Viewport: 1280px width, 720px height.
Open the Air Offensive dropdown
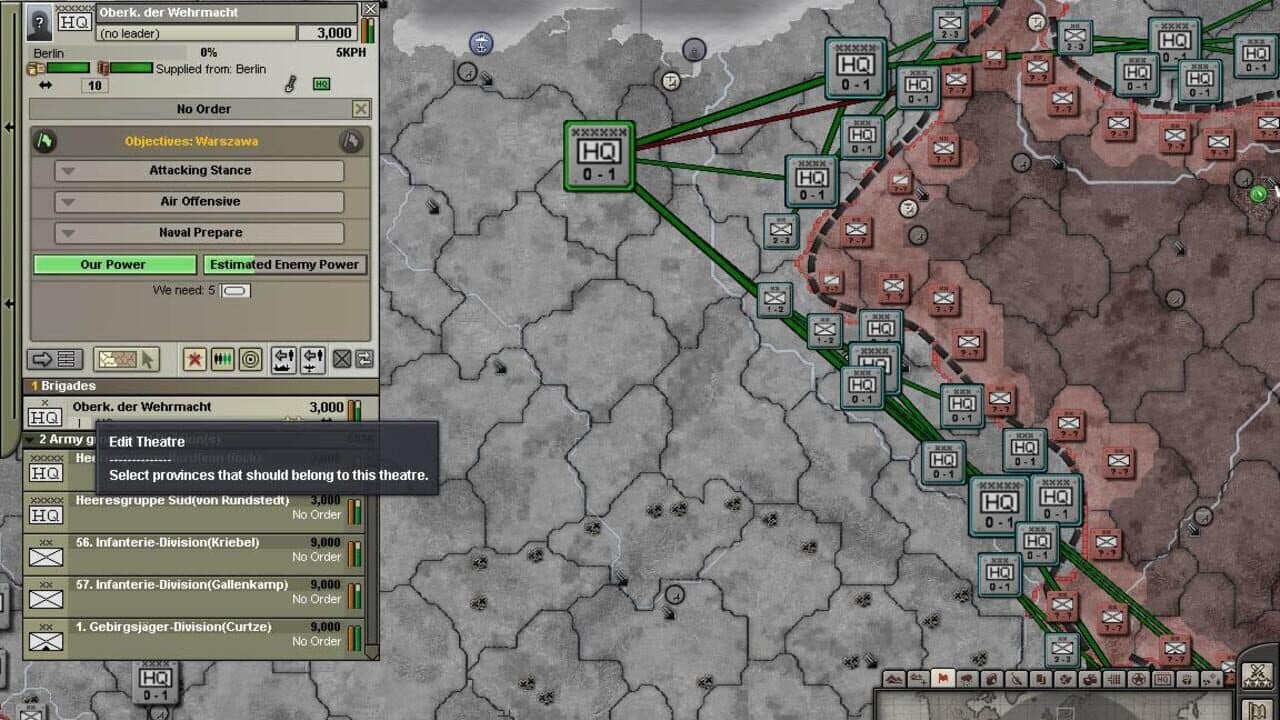199,201
